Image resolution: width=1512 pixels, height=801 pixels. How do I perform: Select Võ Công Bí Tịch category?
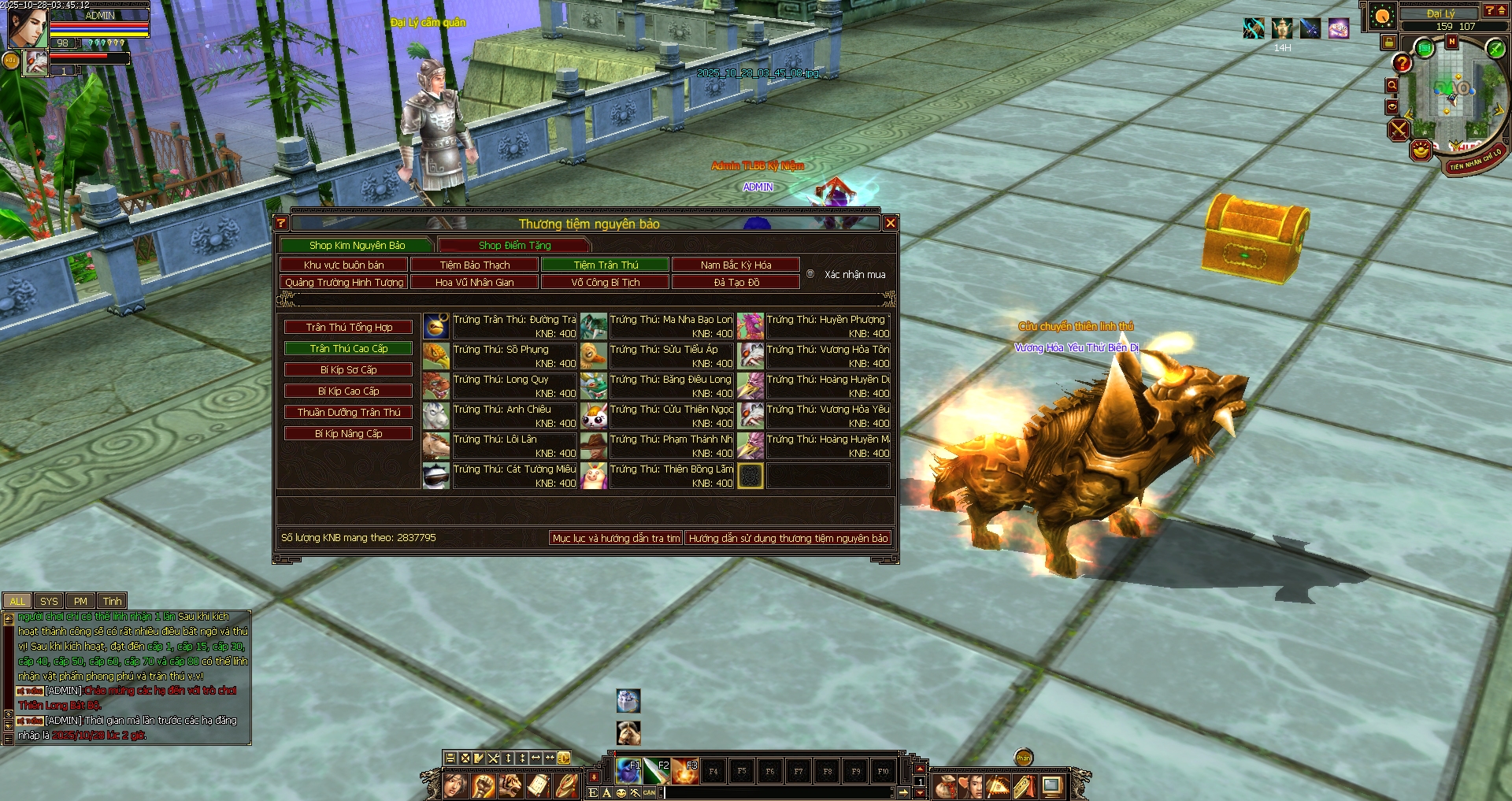tap(605, 283)
